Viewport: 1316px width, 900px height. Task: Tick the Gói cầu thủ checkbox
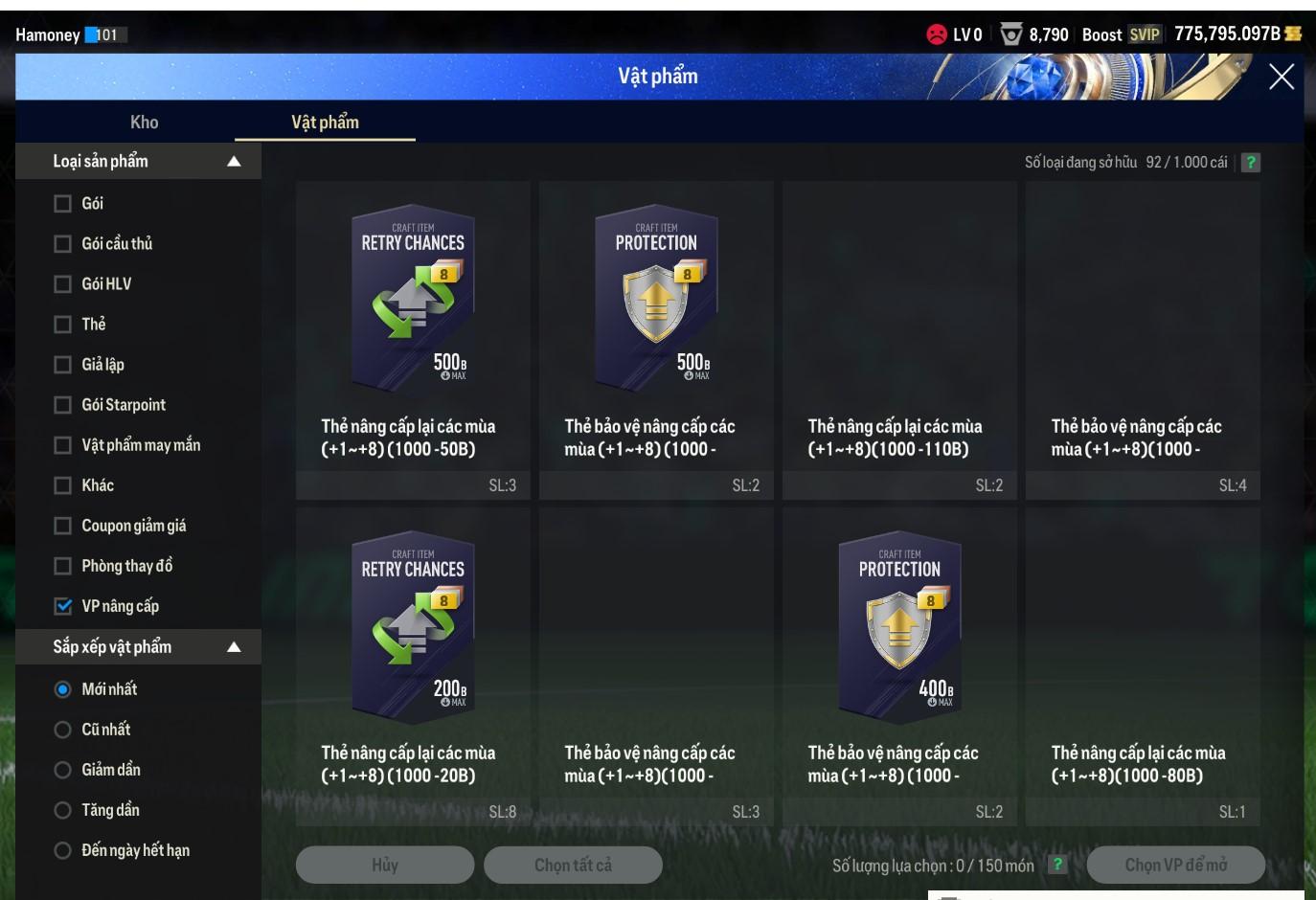point(63,244)
